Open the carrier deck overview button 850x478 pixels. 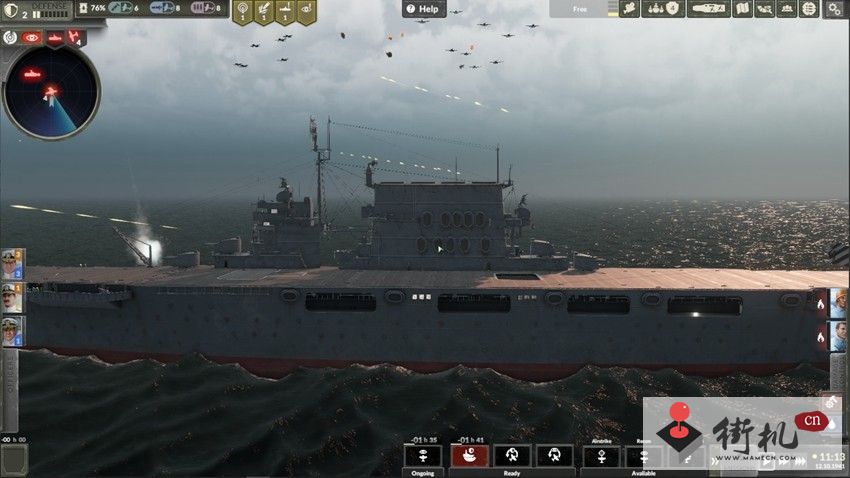tap(707, 9)
